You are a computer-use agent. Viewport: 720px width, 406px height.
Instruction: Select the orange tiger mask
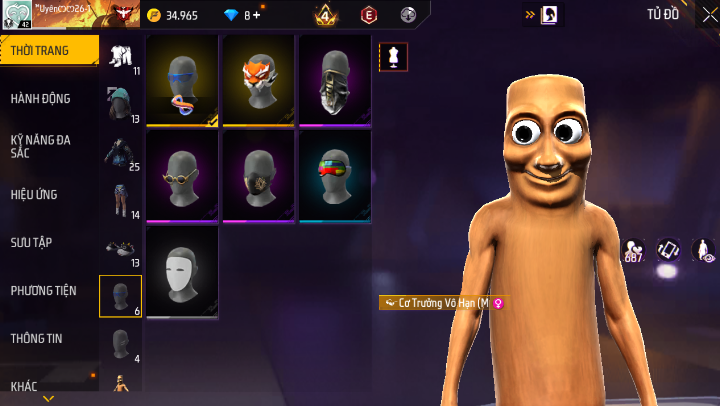[258, 82]
